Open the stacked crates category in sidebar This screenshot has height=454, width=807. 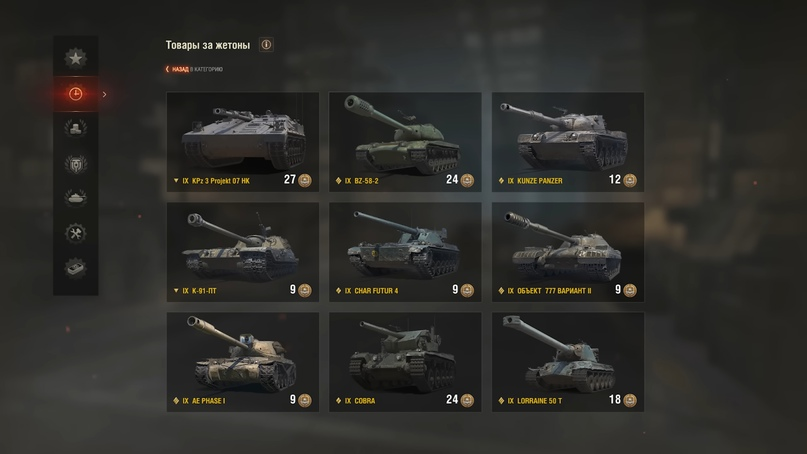click(x=75, y=128)
